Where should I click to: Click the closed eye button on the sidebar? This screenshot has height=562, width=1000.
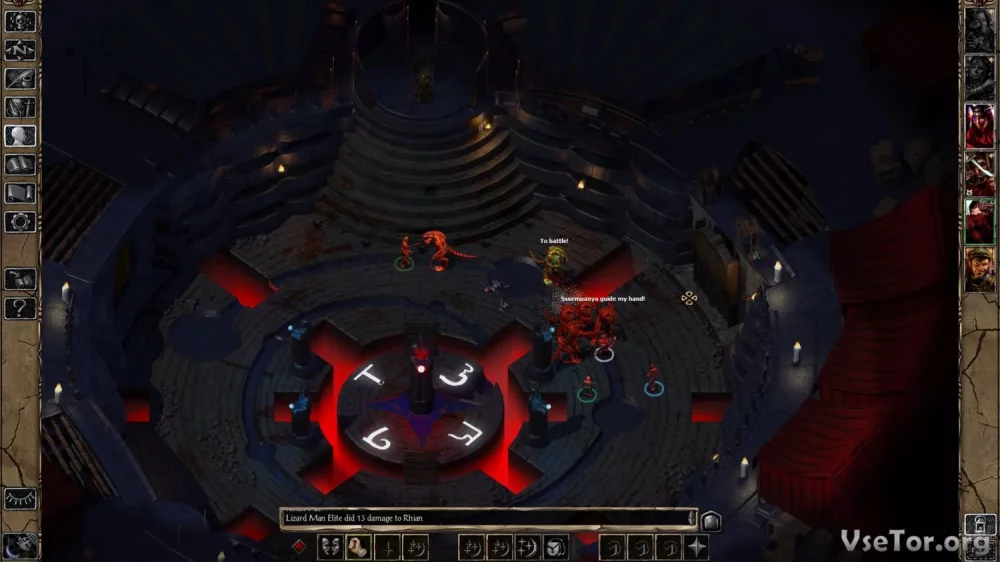[x=20, y=499]
